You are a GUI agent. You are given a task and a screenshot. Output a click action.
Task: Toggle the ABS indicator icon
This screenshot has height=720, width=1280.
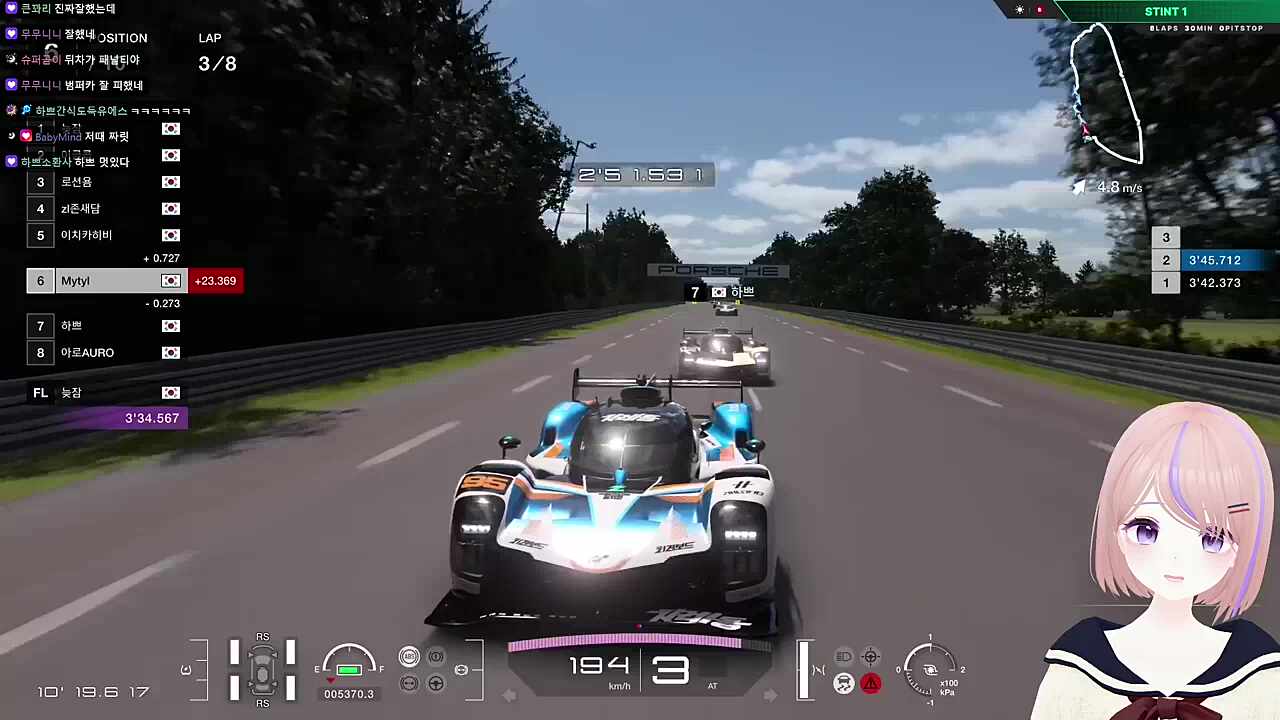[409, 656]
